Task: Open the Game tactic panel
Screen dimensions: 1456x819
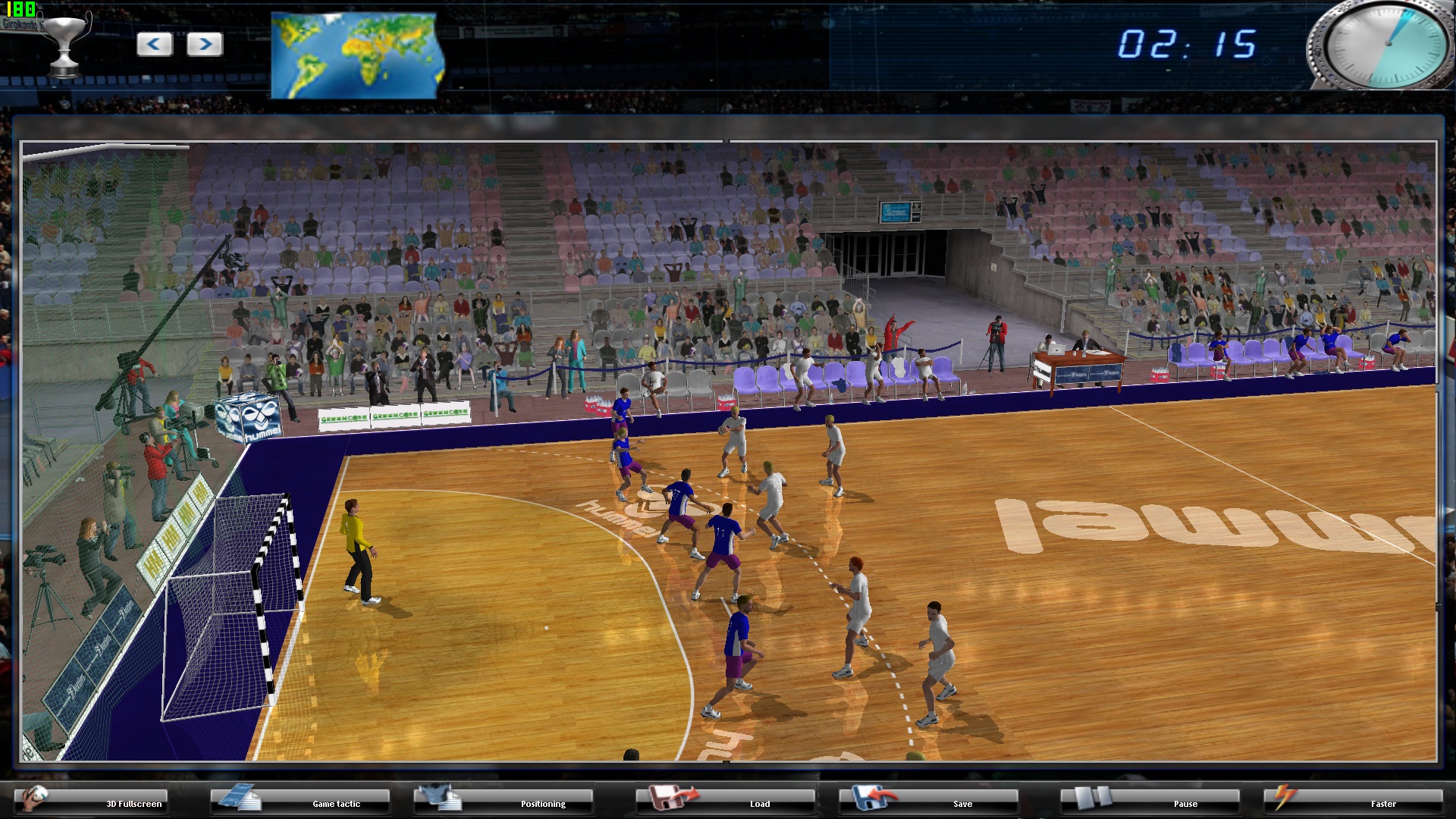Action: (x=337, y=804)
